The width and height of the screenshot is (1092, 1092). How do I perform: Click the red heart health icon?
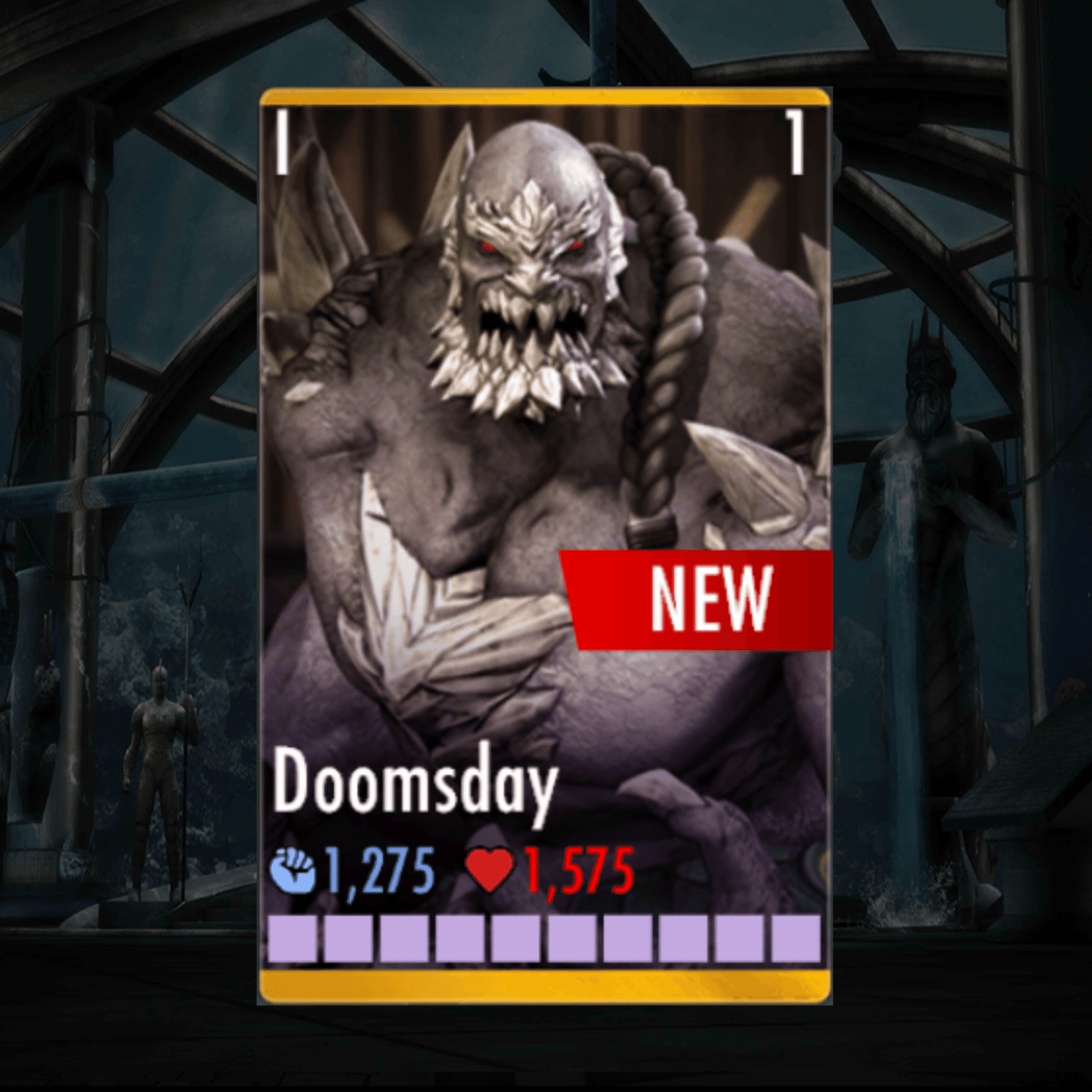click(489, 871)
